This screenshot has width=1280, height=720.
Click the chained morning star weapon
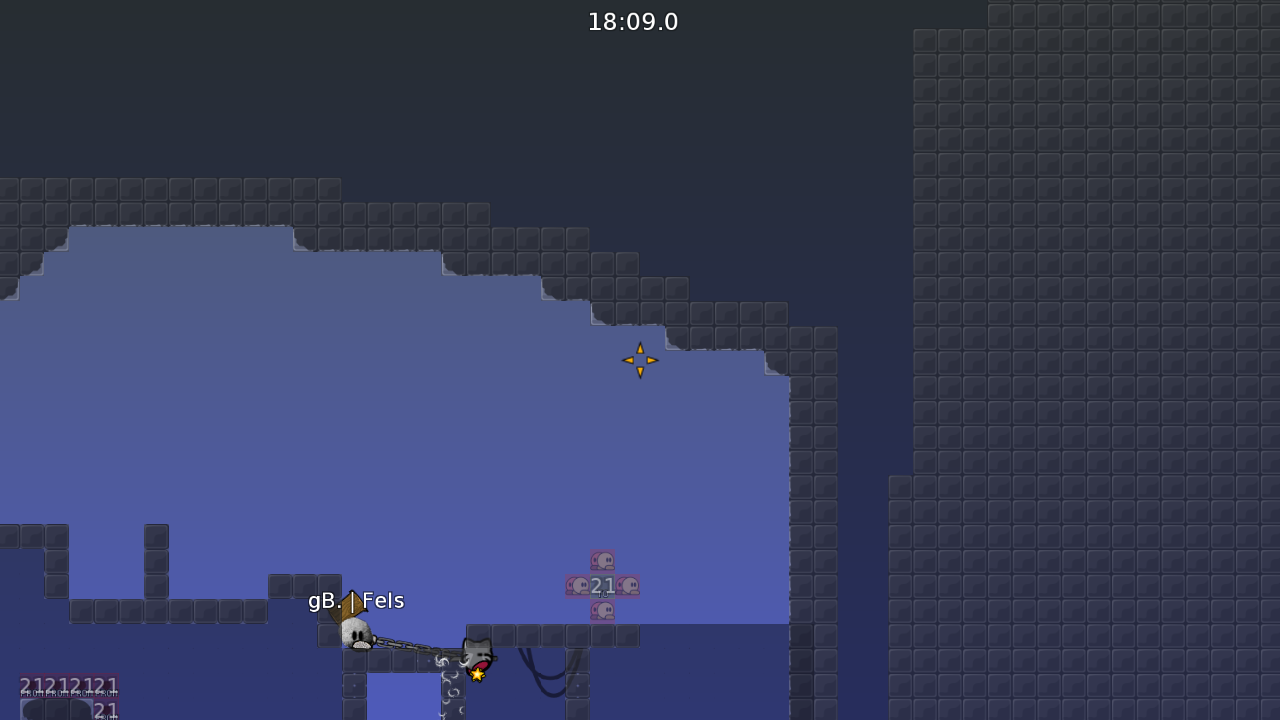[x=415, y=650]
